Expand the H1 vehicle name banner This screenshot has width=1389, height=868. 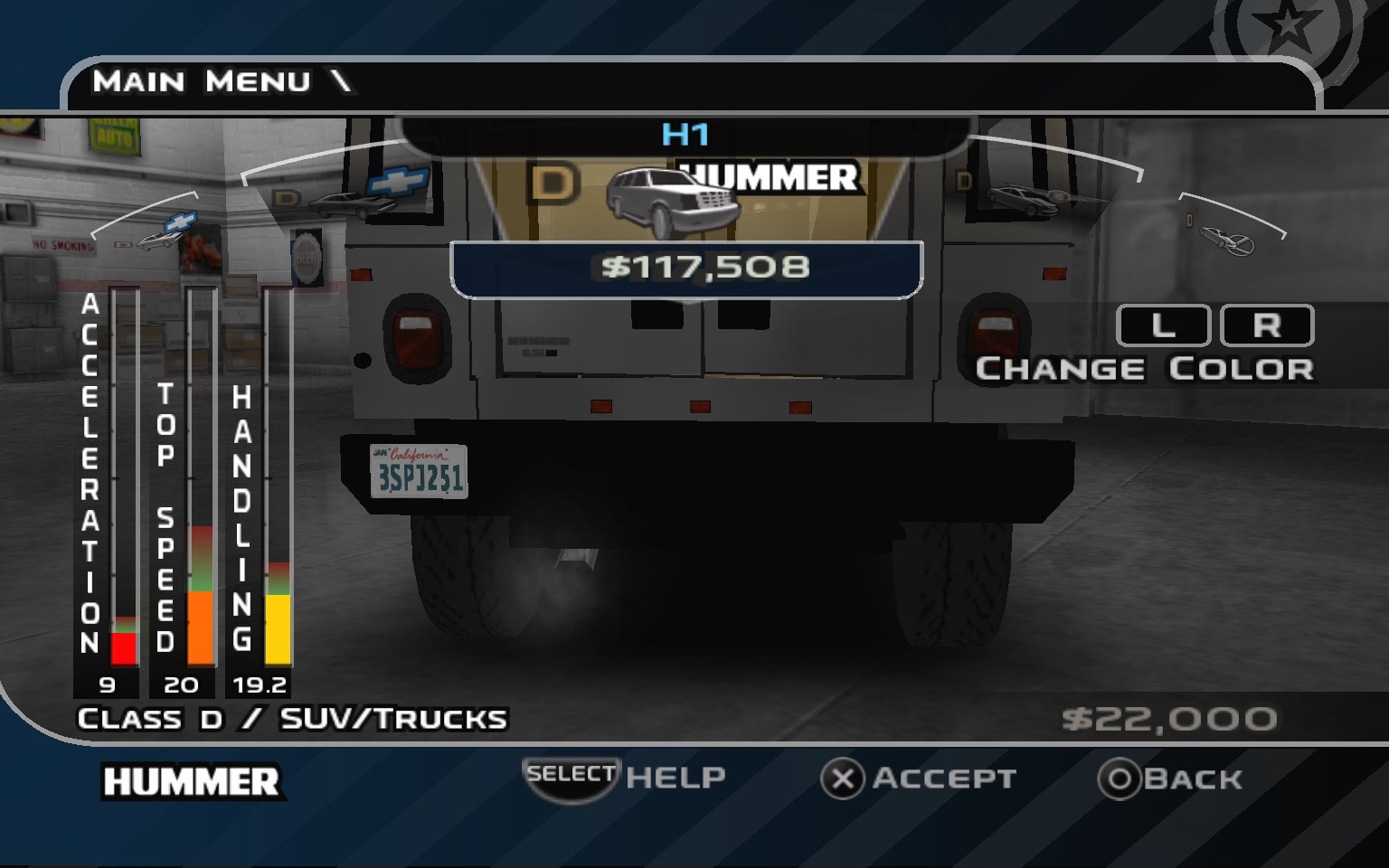[x=685, y=132]
